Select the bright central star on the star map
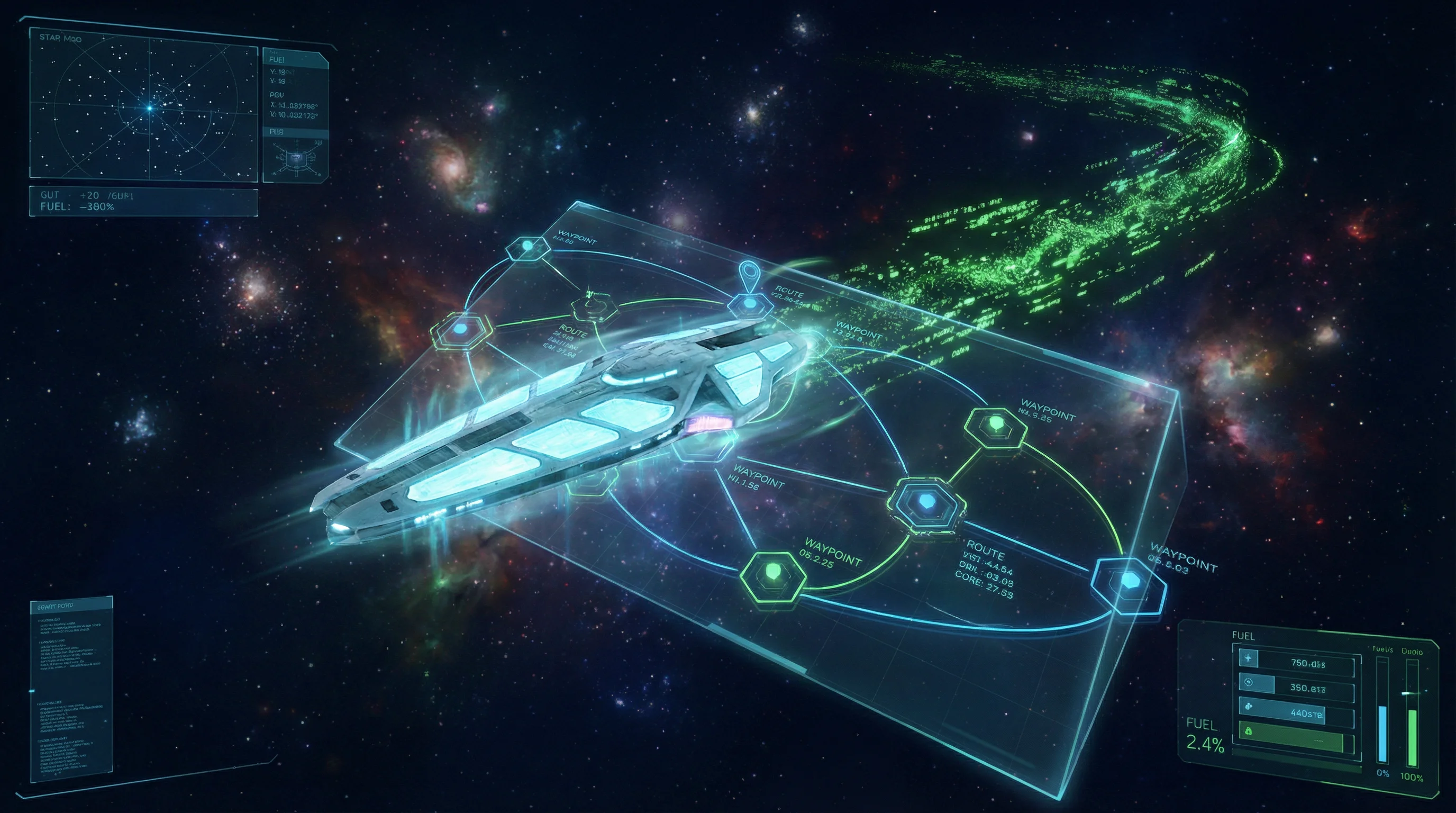 point(150,107)
